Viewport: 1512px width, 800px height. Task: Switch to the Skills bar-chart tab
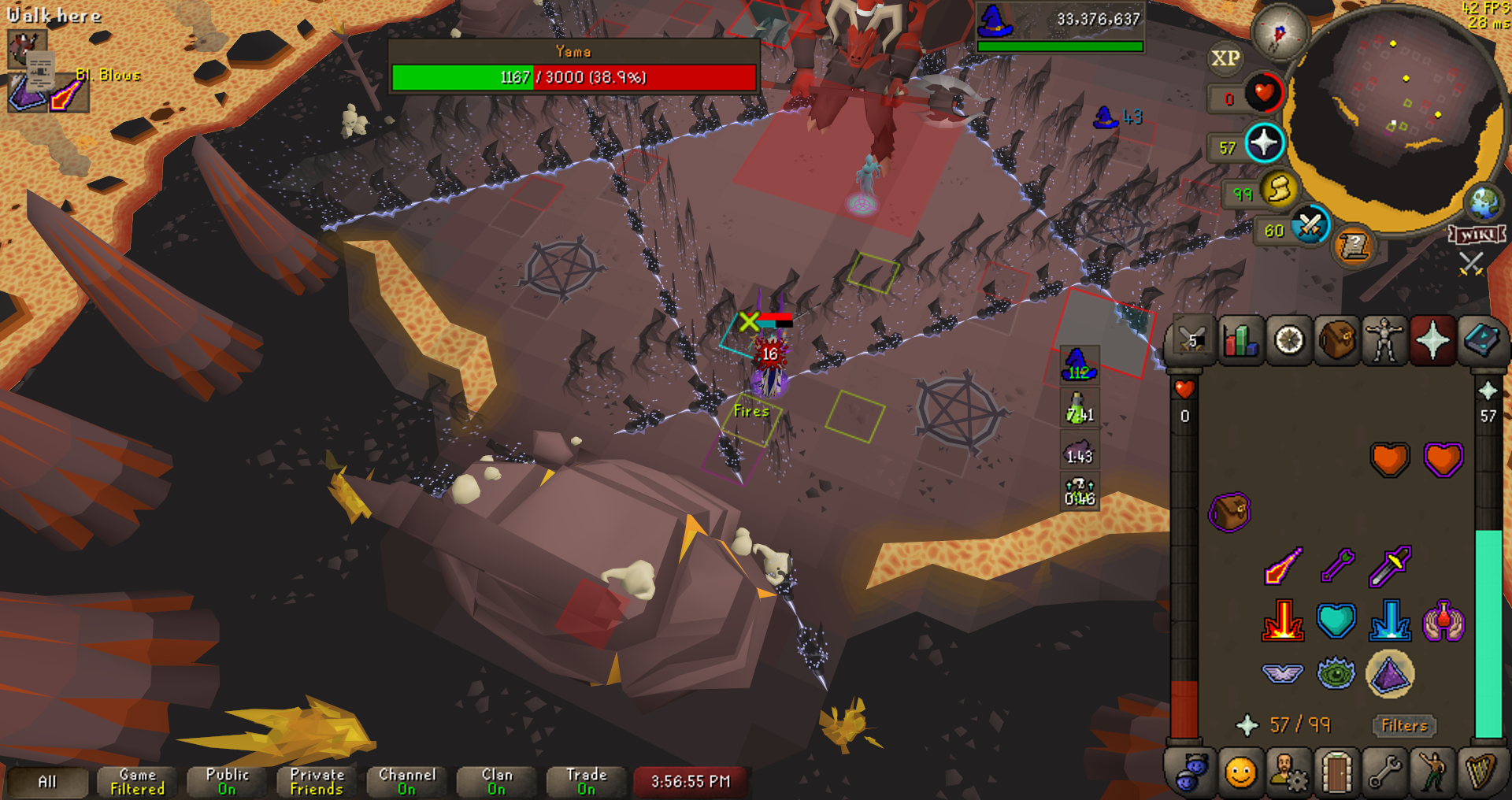point(1241,341)
